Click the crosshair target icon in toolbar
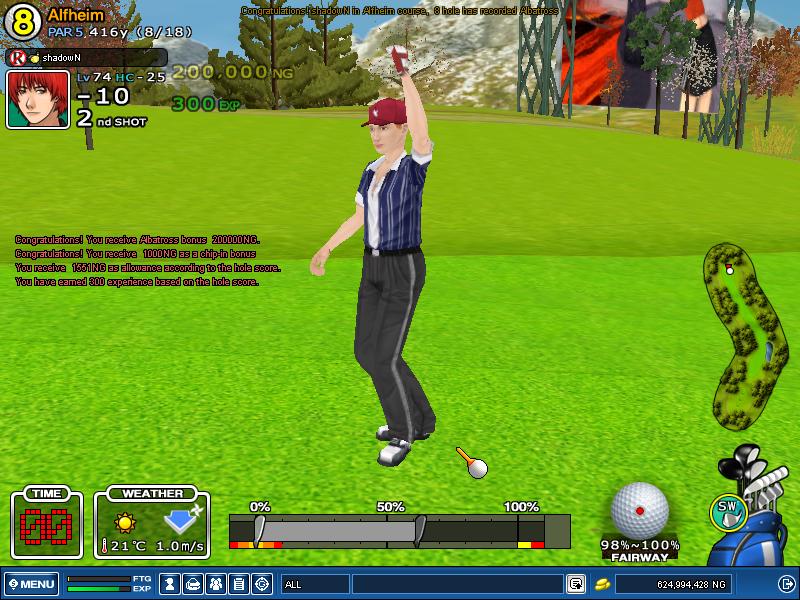This screenshot has width=800, height=600. (262, 584)
